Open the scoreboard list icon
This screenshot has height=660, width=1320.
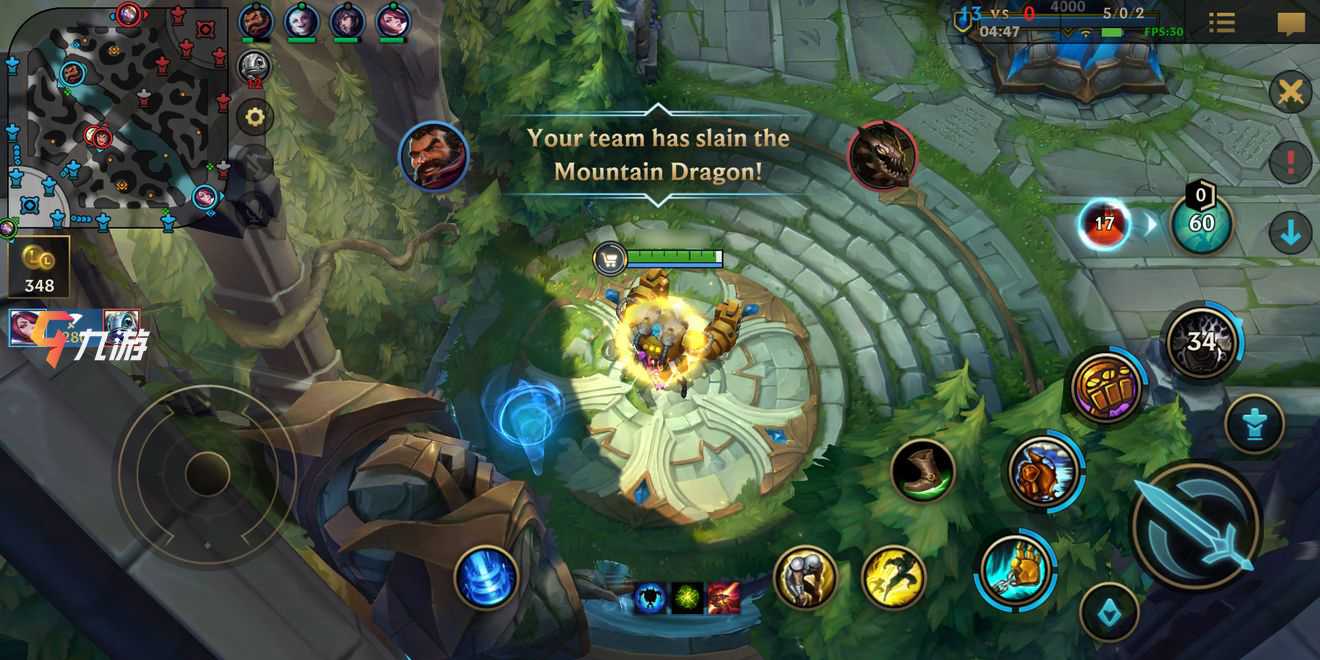1221,22
